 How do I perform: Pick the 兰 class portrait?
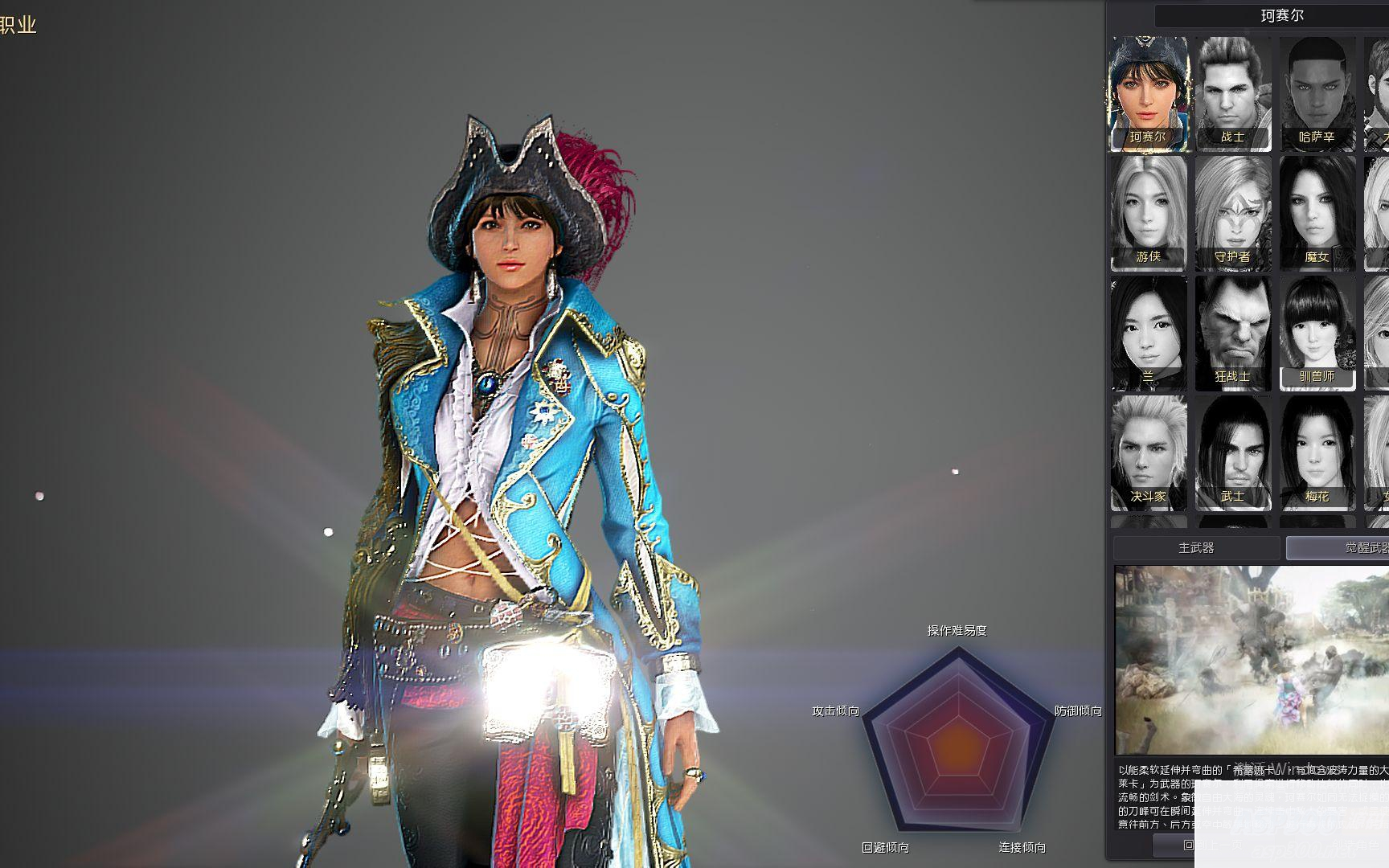[1149, 332]
